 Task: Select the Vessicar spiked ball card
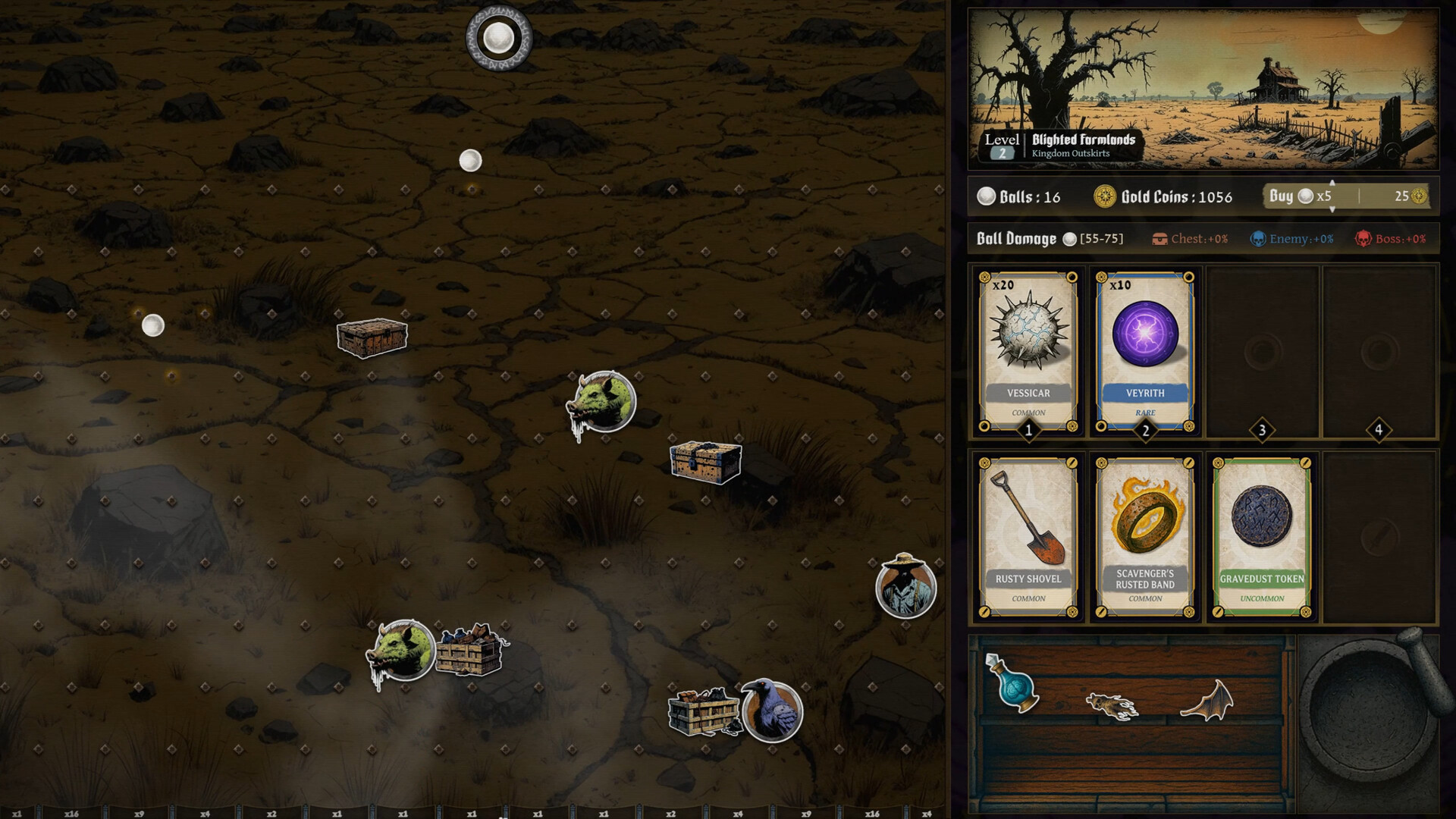click(x=1028, y=353)
